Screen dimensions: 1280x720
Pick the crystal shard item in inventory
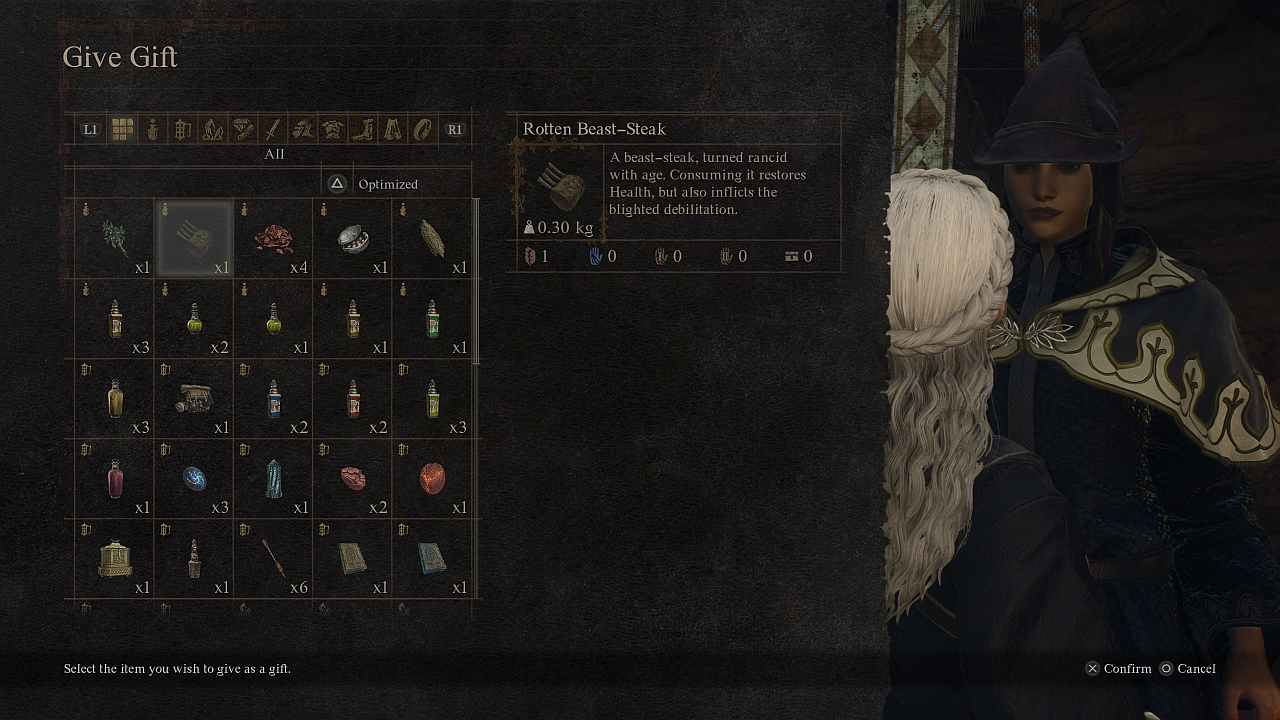(272, 478)
